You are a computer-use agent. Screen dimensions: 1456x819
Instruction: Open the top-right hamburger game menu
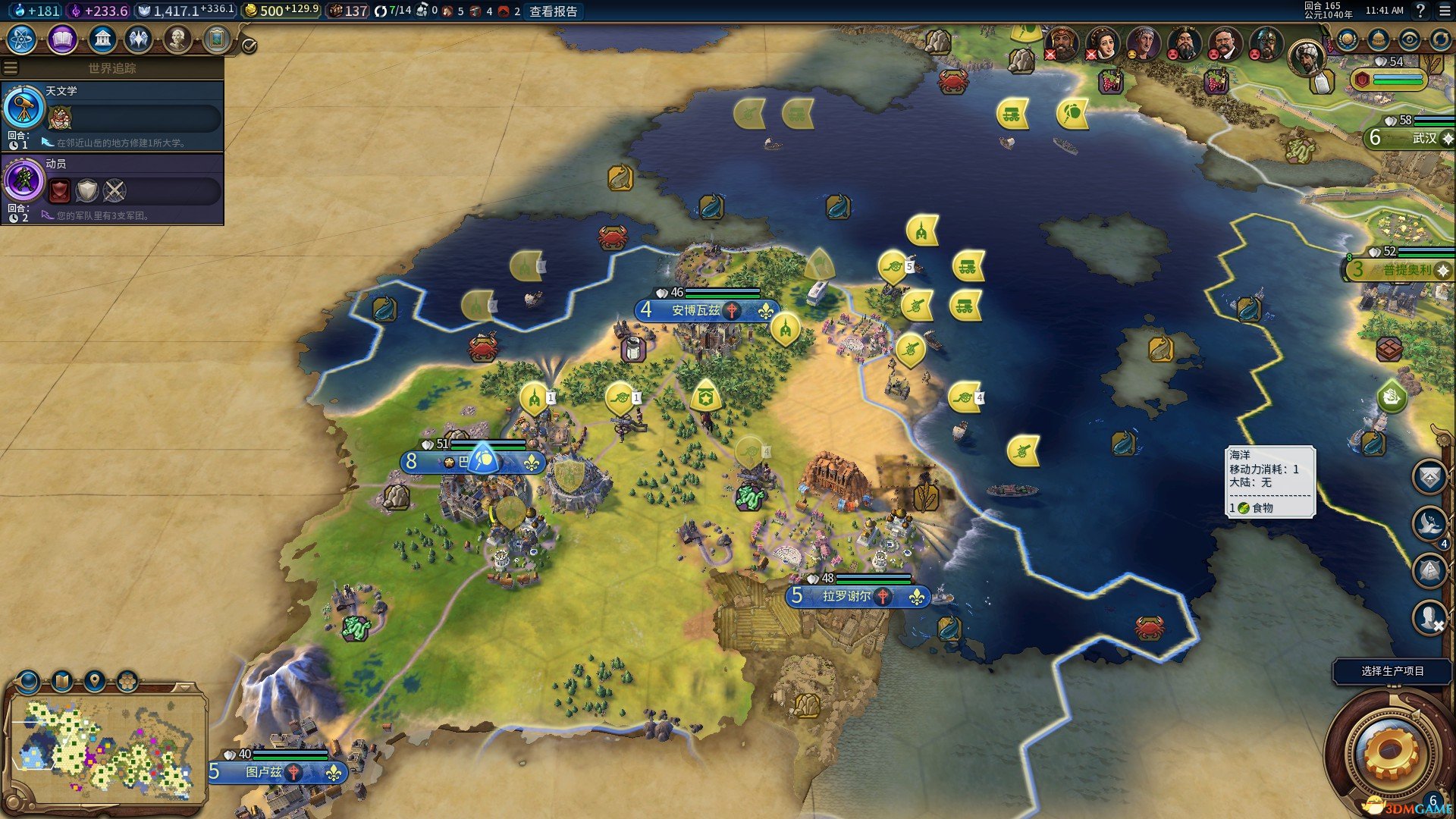tap(1444, 11)
